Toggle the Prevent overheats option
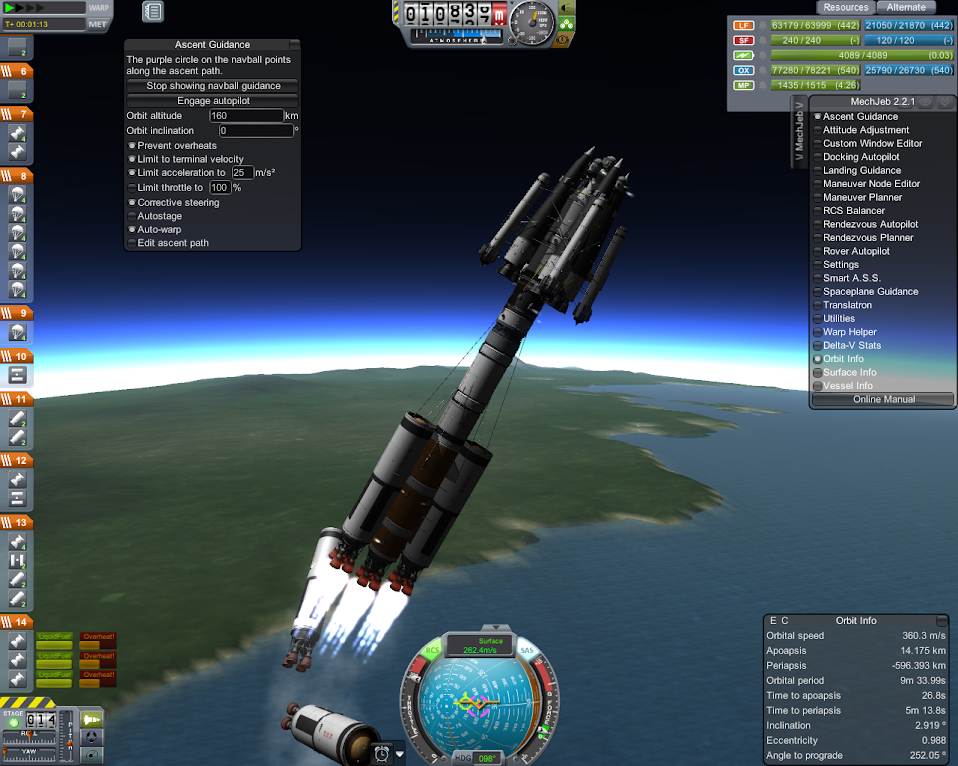Screen dimensions: 958x766 tap(131, 146)
